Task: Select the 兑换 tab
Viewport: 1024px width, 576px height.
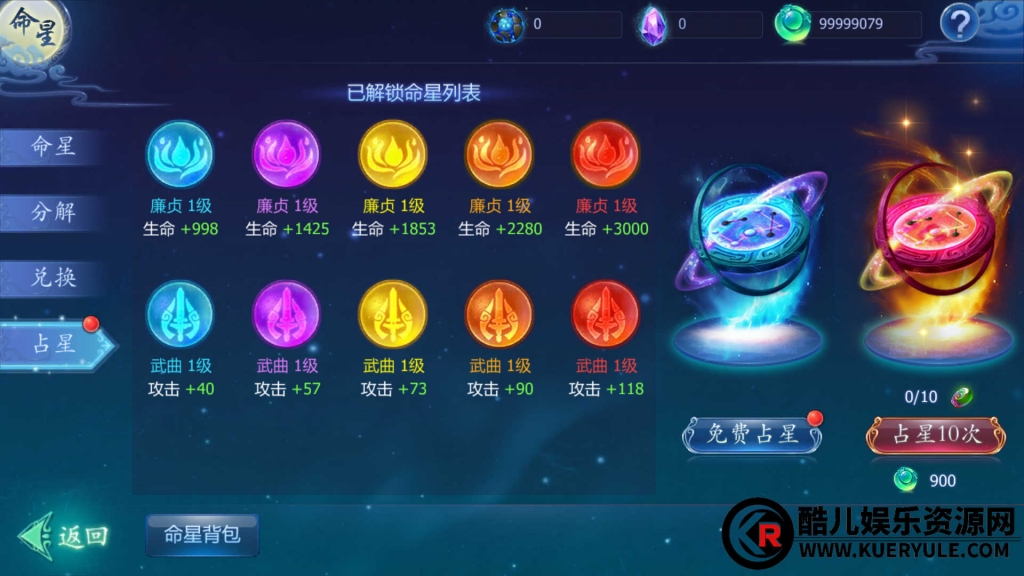Action: coord(54,277)
